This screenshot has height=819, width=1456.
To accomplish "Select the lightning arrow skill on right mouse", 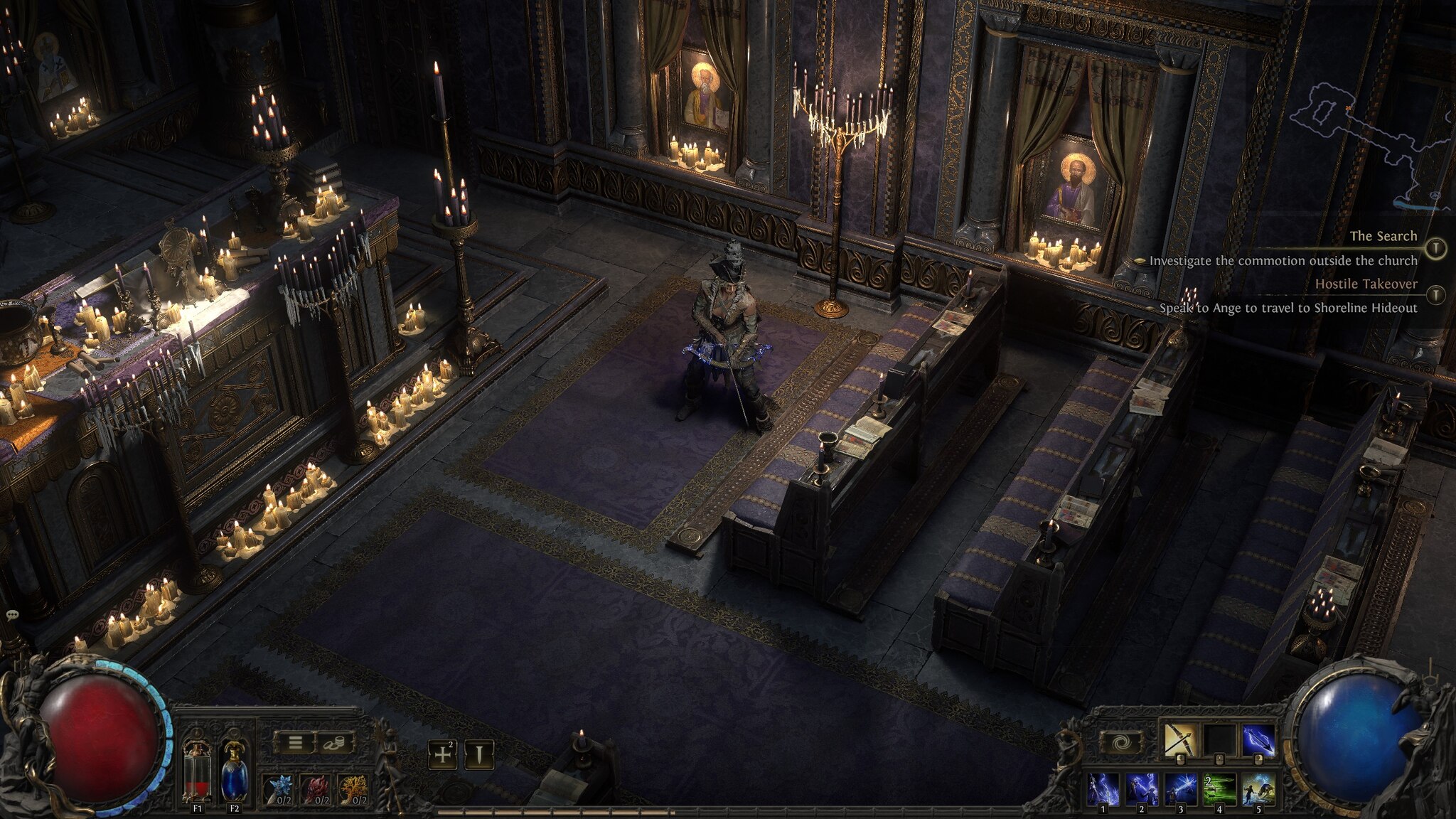I will click(x=1258, y=740).
